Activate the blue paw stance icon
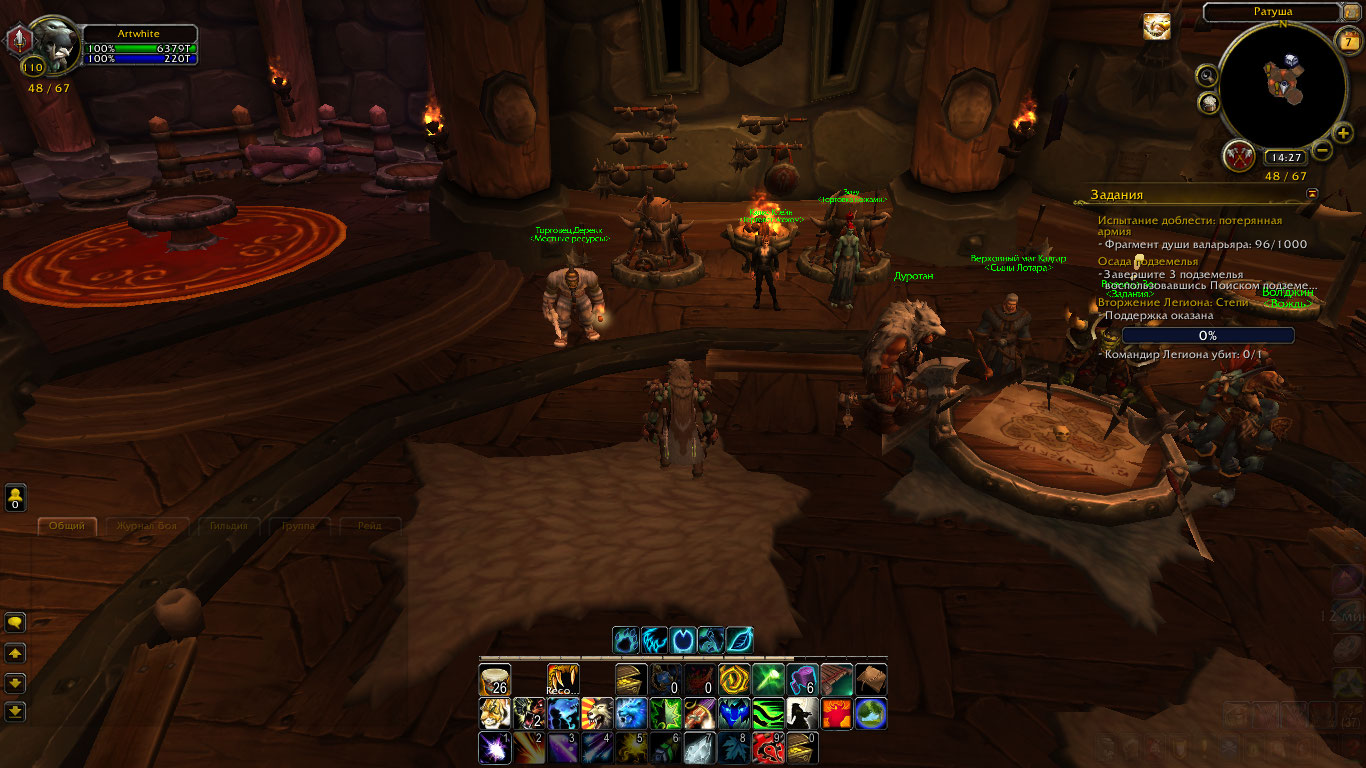The width and height of the screenshot is (1366, 768). [x=626, y=640]
